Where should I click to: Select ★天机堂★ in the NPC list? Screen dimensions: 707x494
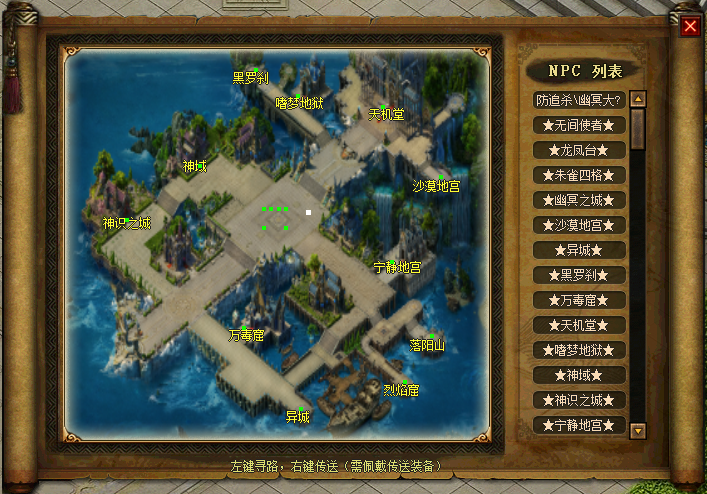point(579,325)
